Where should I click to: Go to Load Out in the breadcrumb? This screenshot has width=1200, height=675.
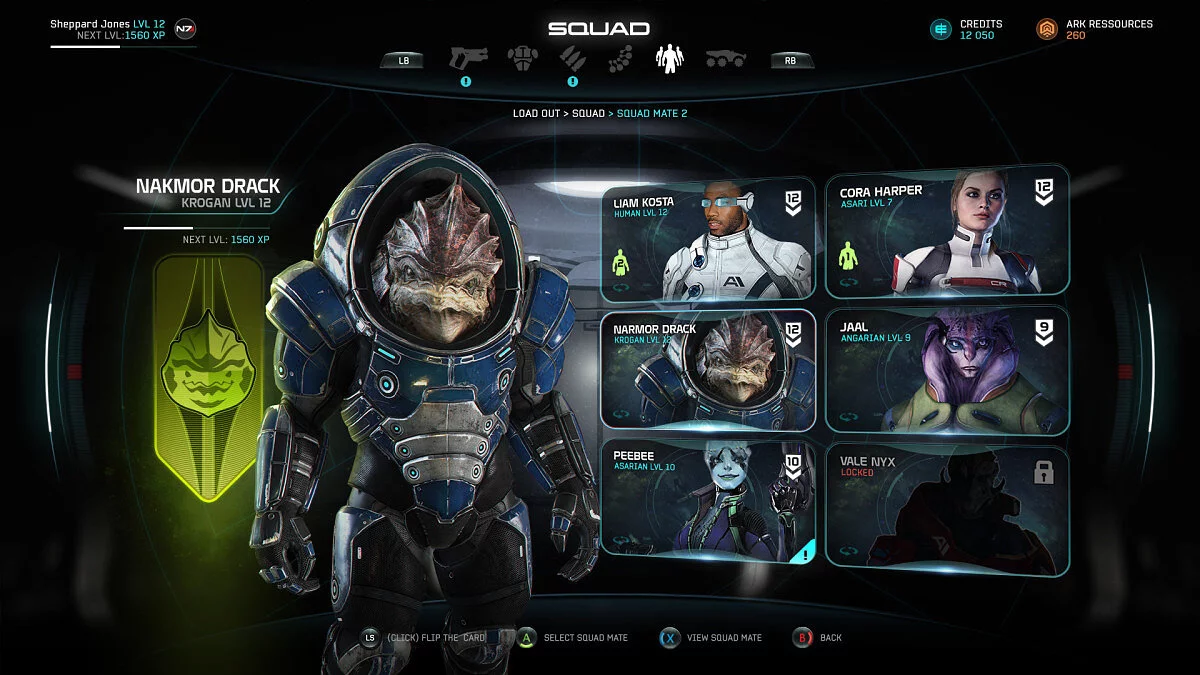[x=536, y=114]
